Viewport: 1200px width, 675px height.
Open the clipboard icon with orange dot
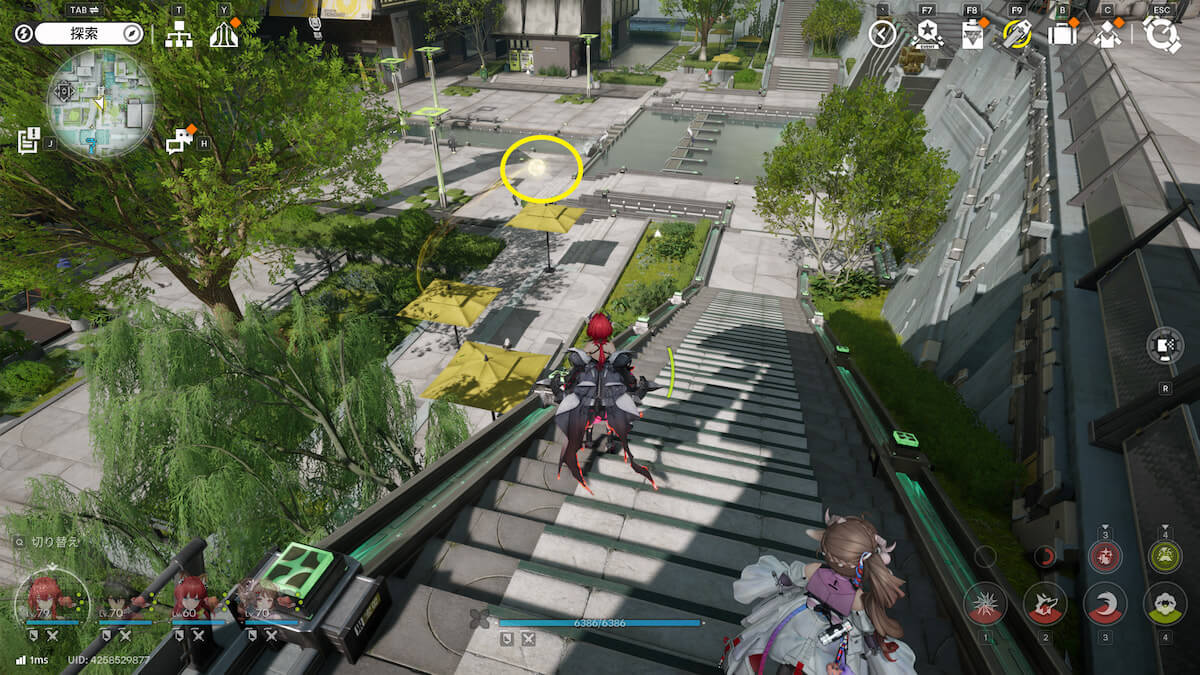pyautogui.click(x=972, y=34)
